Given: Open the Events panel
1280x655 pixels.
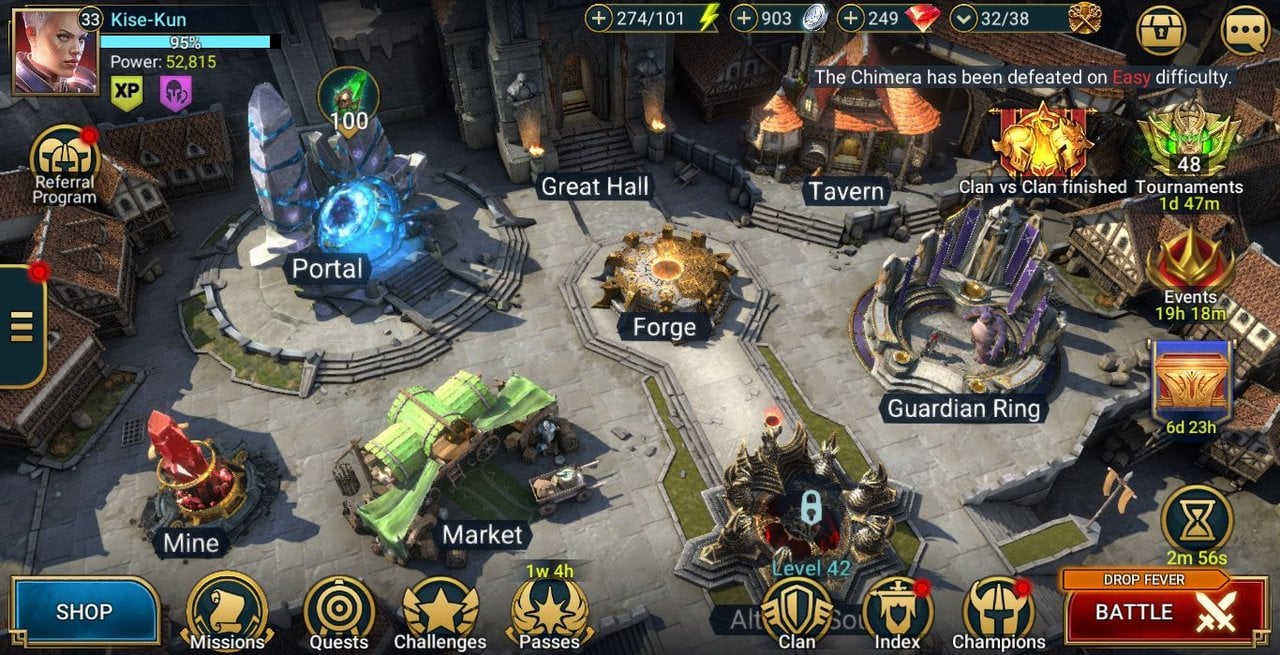Looking at the screenshot, I should pyautogui.click(x=1190, y=270).
